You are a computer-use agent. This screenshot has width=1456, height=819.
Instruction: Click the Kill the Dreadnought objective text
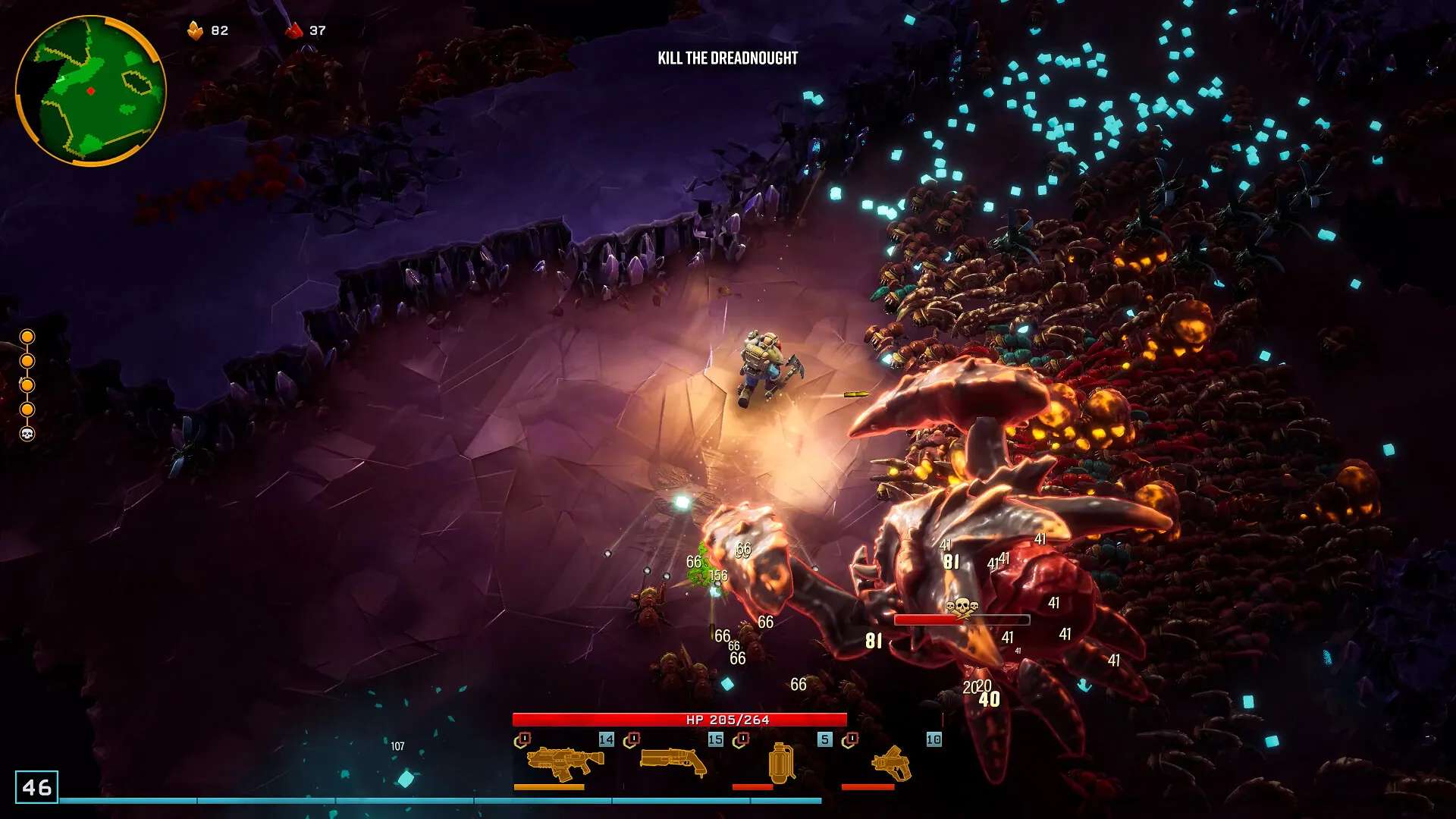727,58
